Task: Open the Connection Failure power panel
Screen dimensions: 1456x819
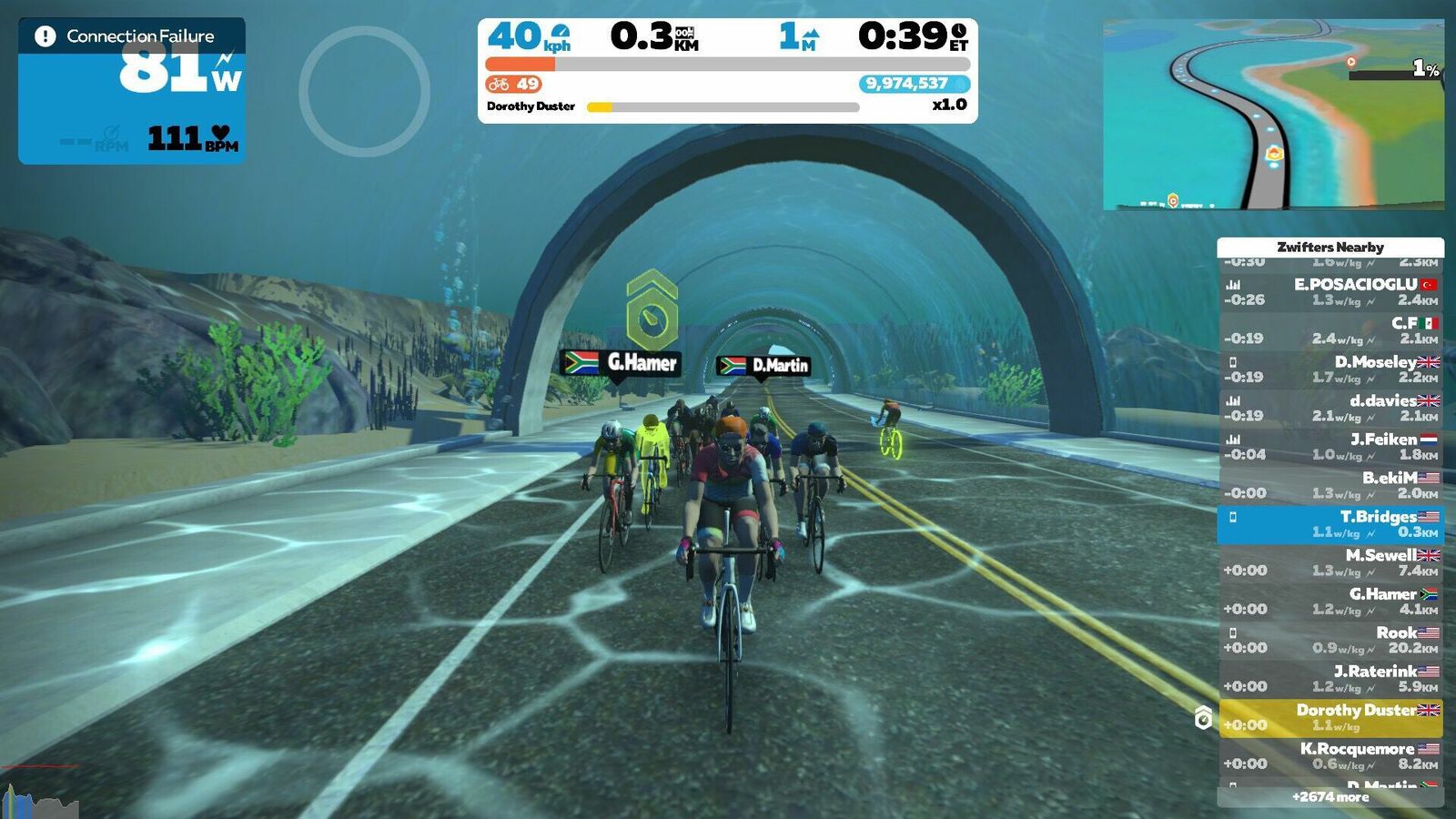Action: [x=132, y=91]
